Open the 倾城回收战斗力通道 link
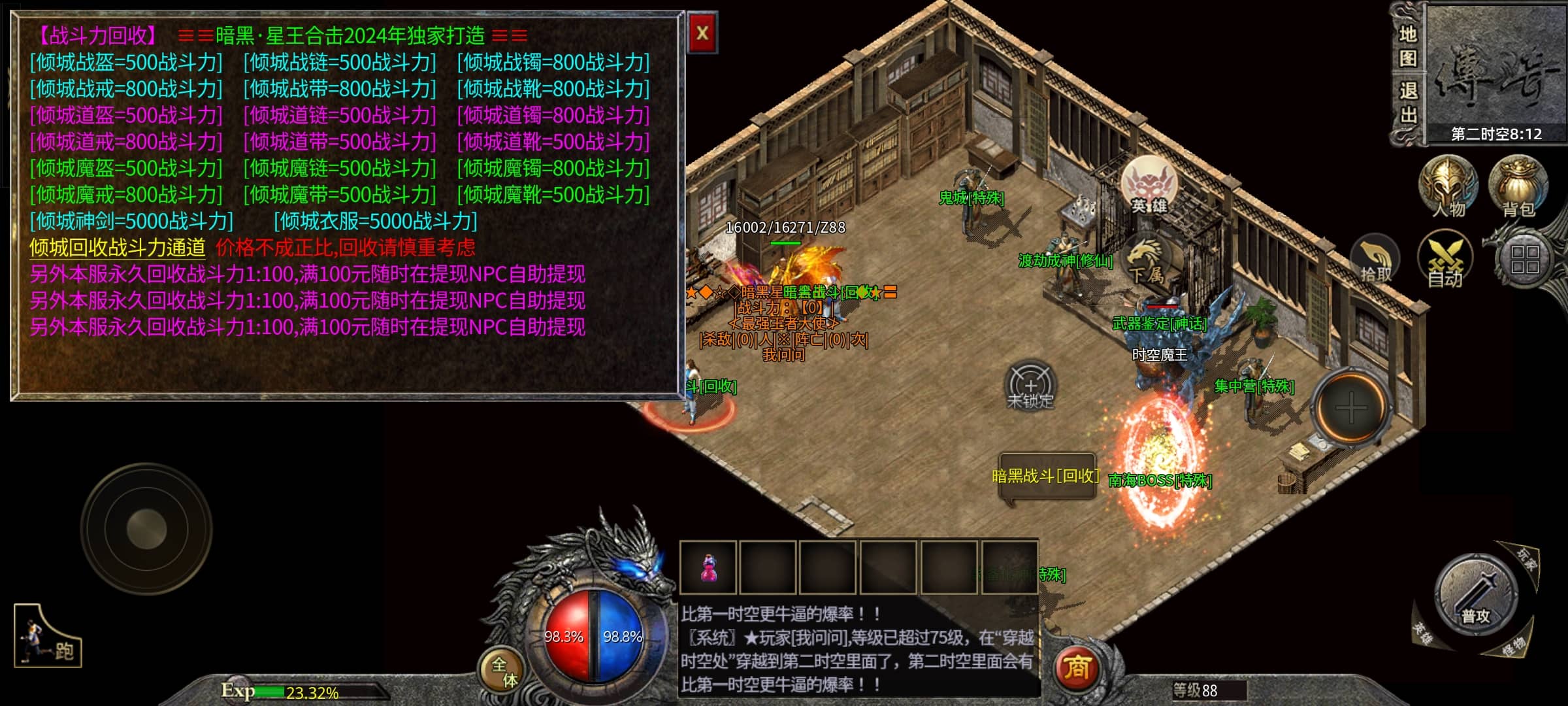Screen dimensions: 1568x706 (118, 248)
